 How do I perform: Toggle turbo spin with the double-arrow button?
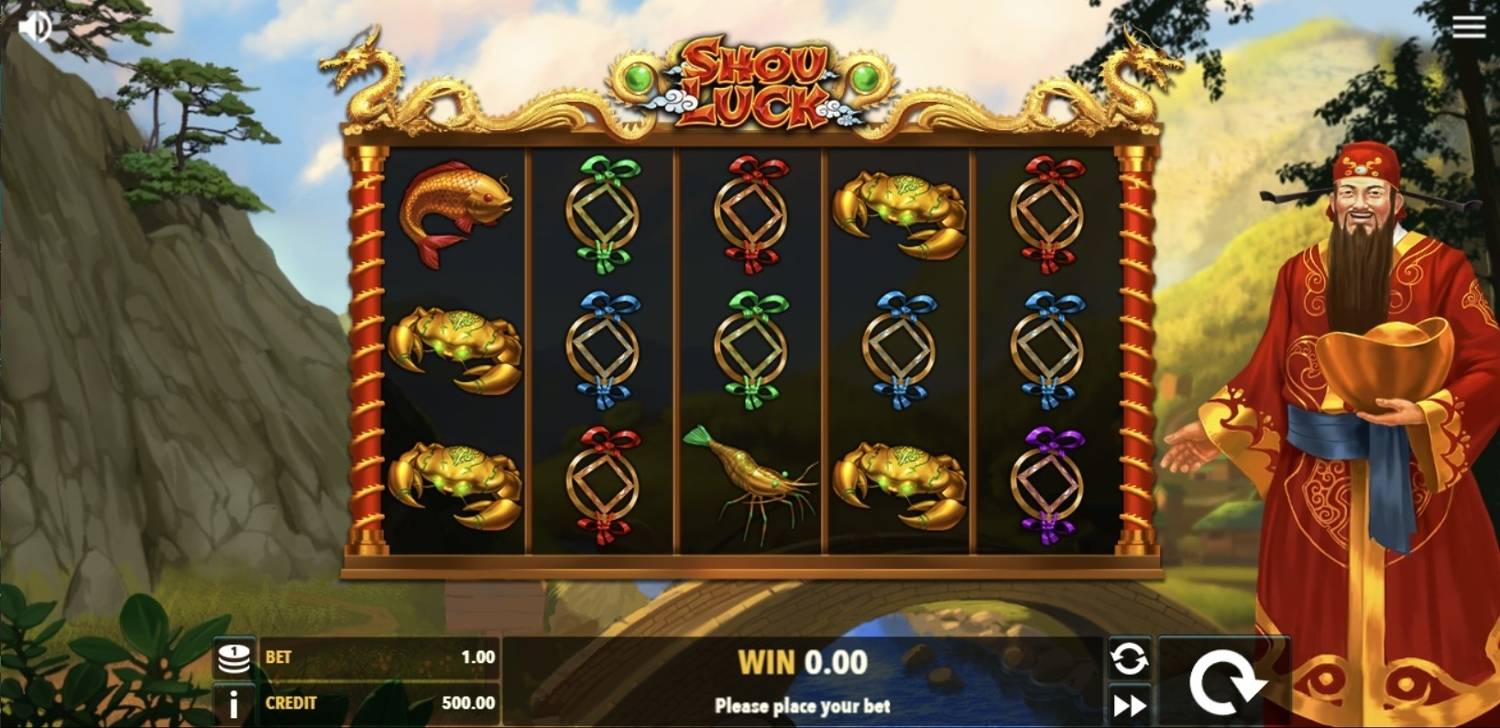coord(1129,704)
